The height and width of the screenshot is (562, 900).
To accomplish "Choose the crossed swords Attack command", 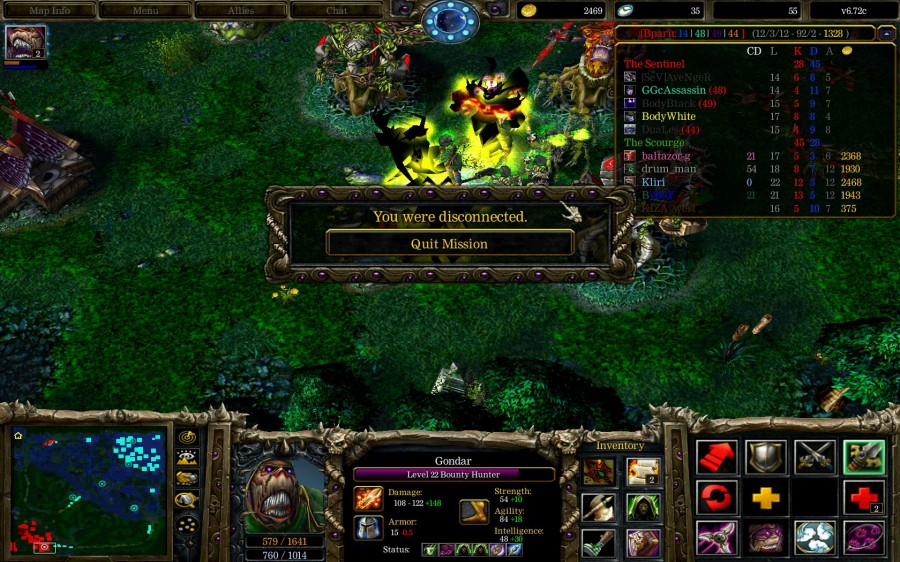I will coord(815,457).
